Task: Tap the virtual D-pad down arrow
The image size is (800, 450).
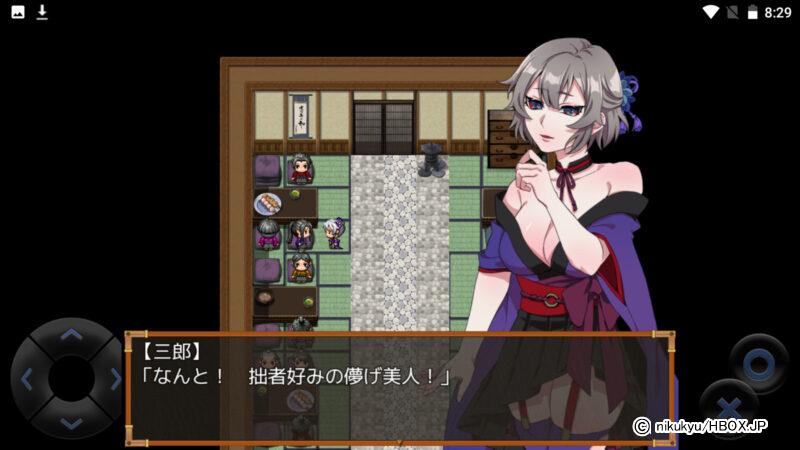Action: tap(70, 422)
